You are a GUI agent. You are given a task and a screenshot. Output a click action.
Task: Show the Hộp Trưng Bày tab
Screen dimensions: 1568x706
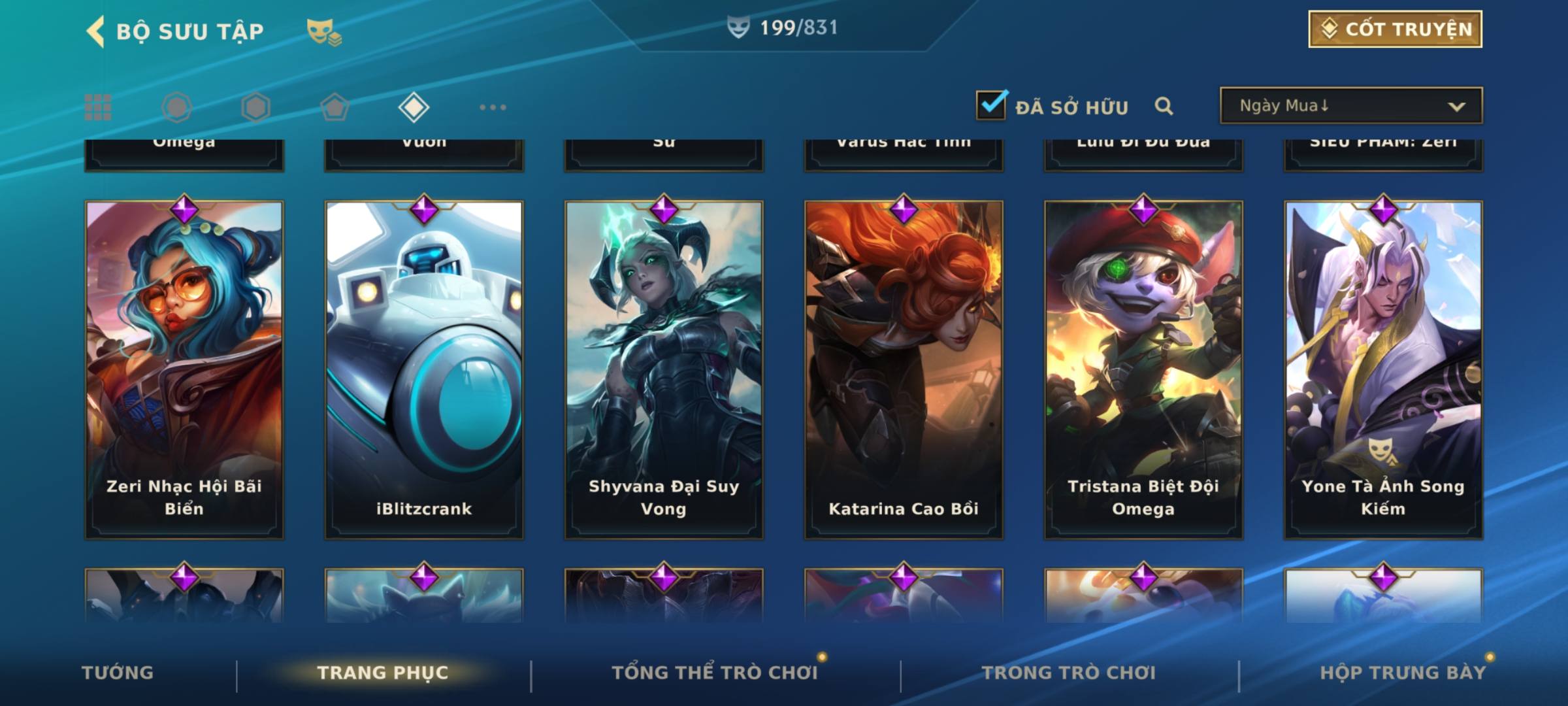1403,673
